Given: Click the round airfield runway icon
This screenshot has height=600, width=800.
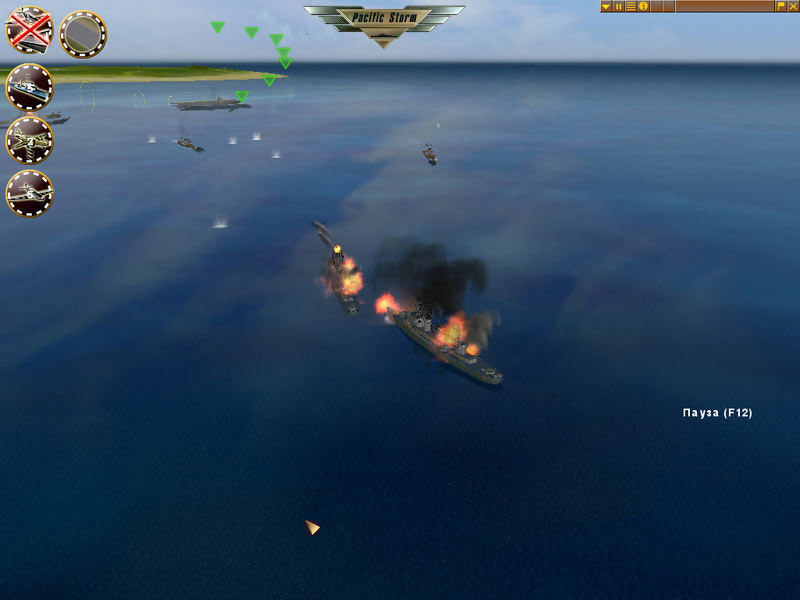Looking at the screenshot, I should point(83,34).
